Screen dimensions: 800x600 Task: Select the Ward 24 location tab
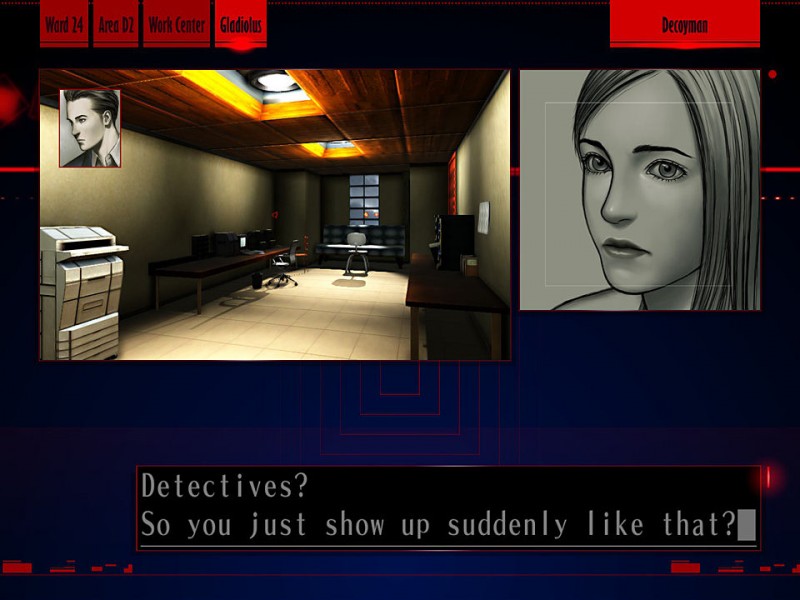click(x=64, y=26)
